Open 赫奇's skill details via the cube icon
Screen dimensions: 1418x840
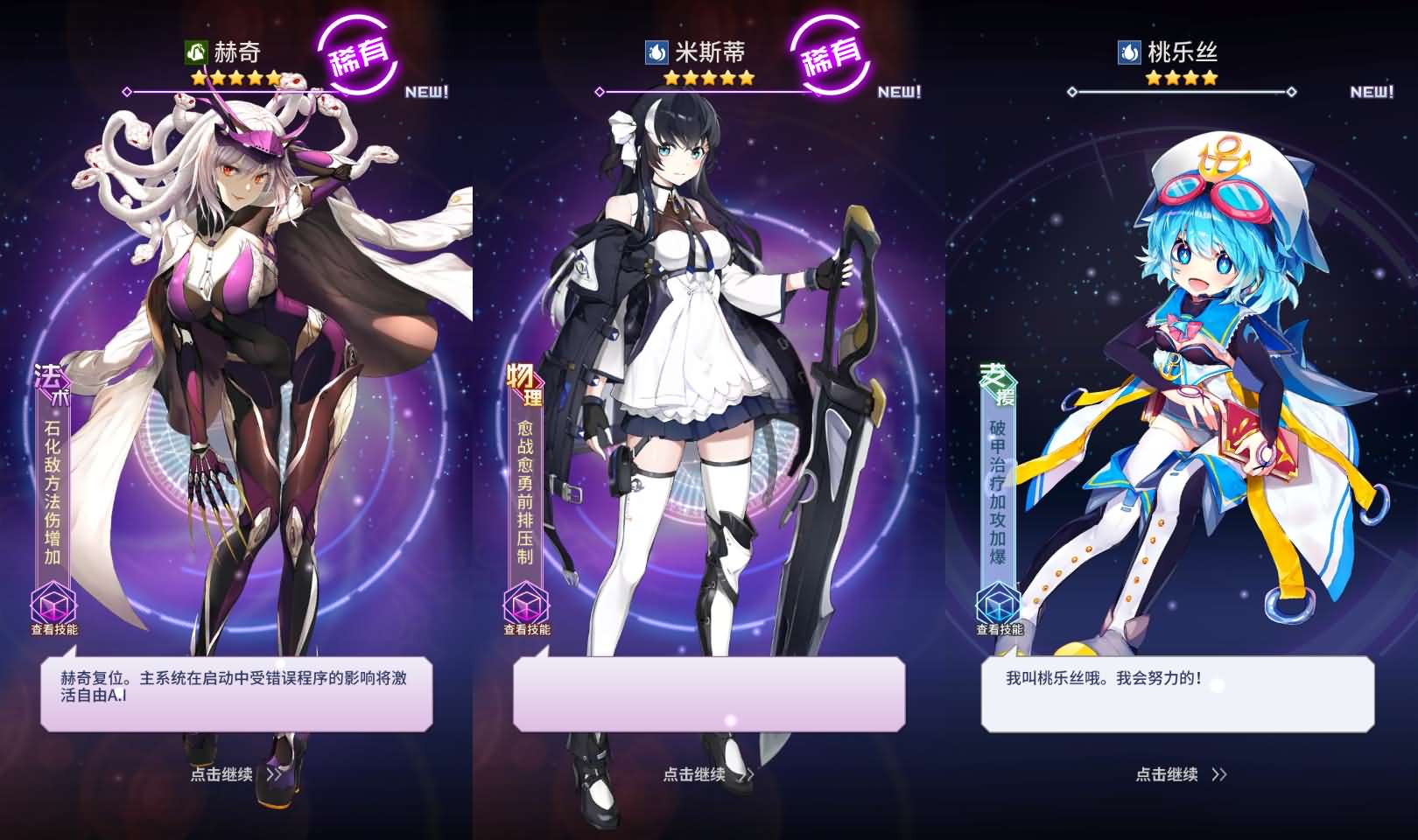pos(53,605)
